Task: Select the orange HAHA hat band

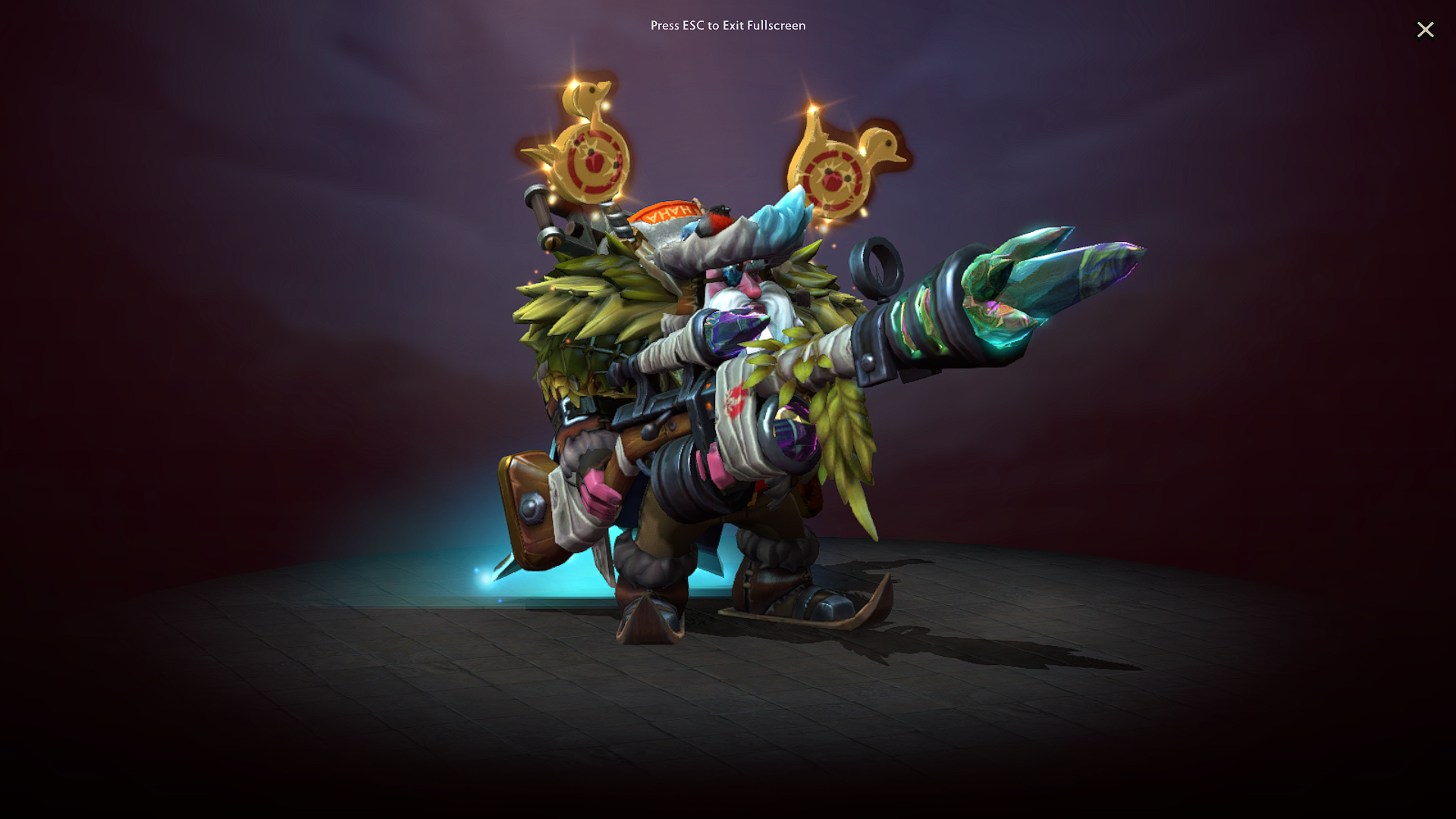Action: coord(667,212)
